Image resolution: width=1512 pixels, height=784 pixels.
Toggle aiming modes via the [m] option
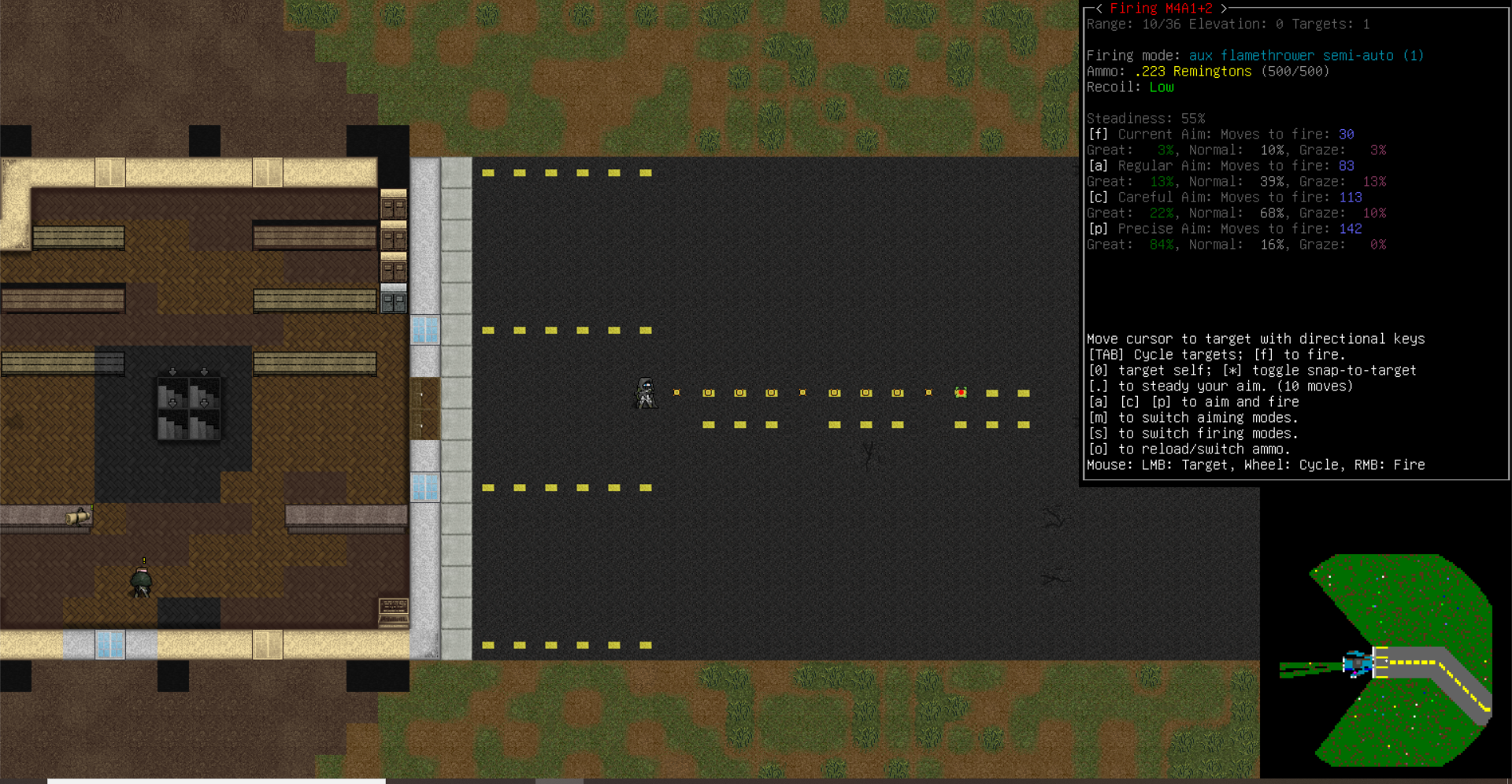point(1099,417)
